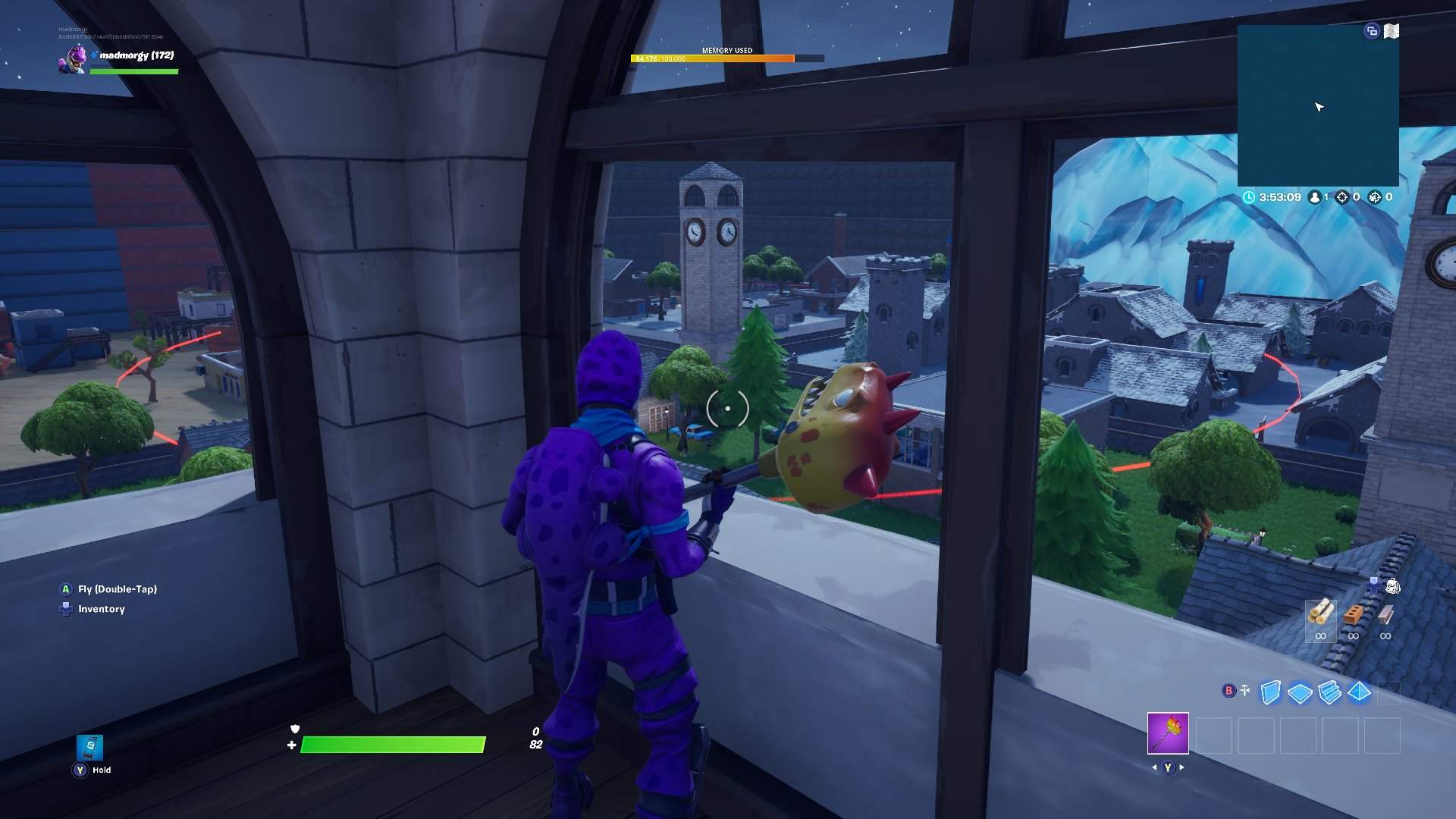1456x819 pixels.
Task: Click the madmorgy player avatar
Action: pyautogui.click(x=73, y=59)
